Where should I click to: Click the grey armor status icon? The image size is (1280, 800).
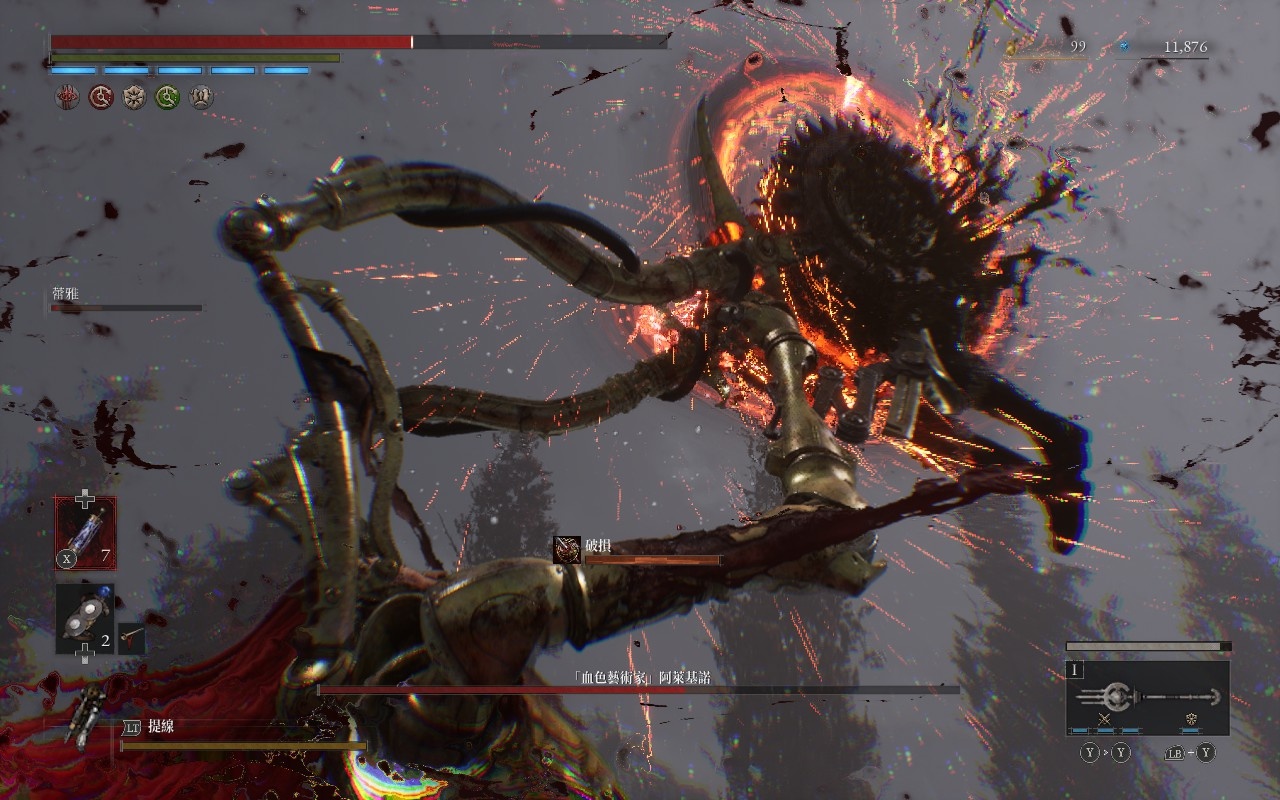point(201,97)
